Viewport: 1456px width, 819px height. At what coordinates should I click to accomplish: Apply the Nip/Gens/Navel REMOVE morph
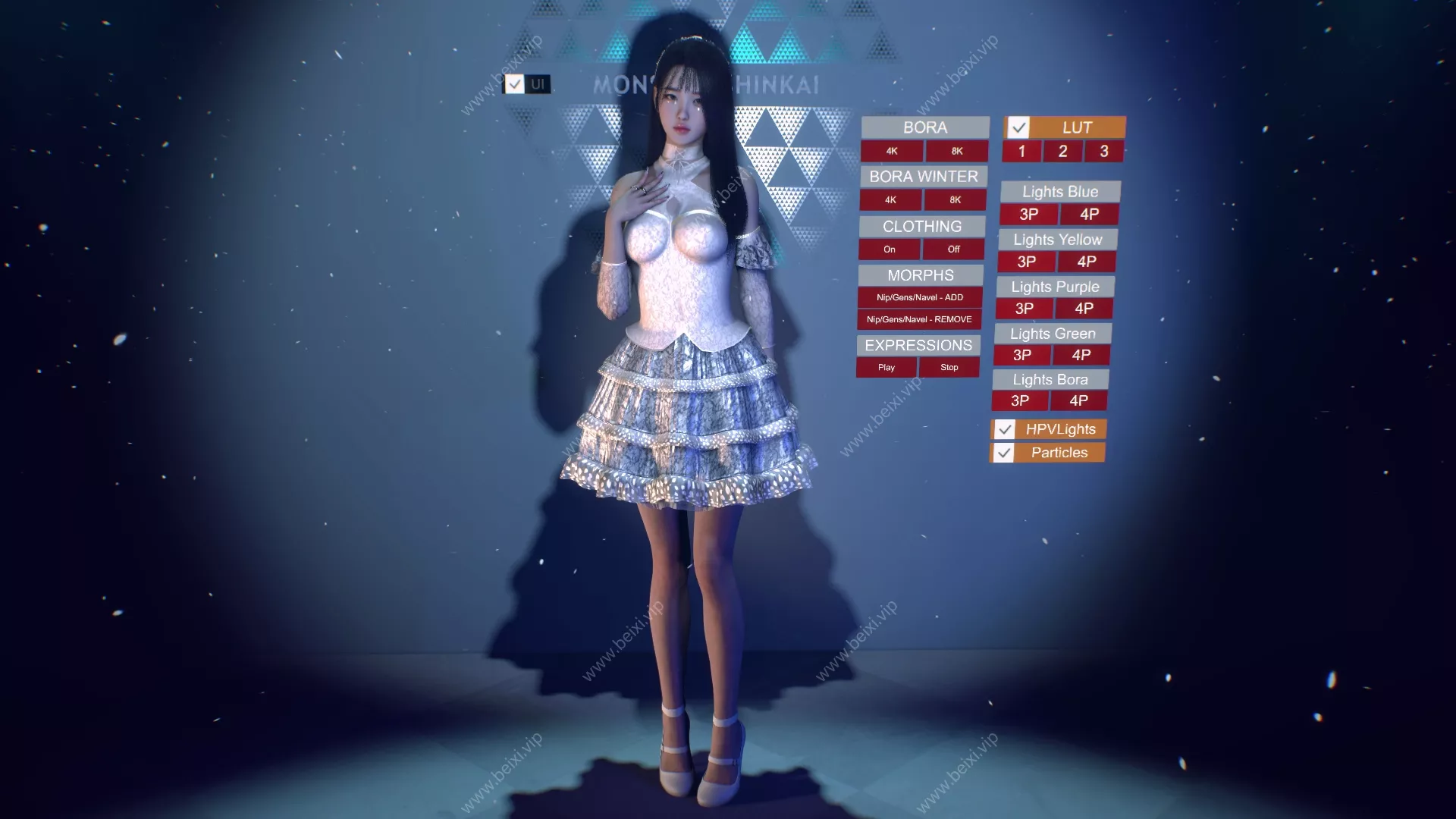coord(919,319)
